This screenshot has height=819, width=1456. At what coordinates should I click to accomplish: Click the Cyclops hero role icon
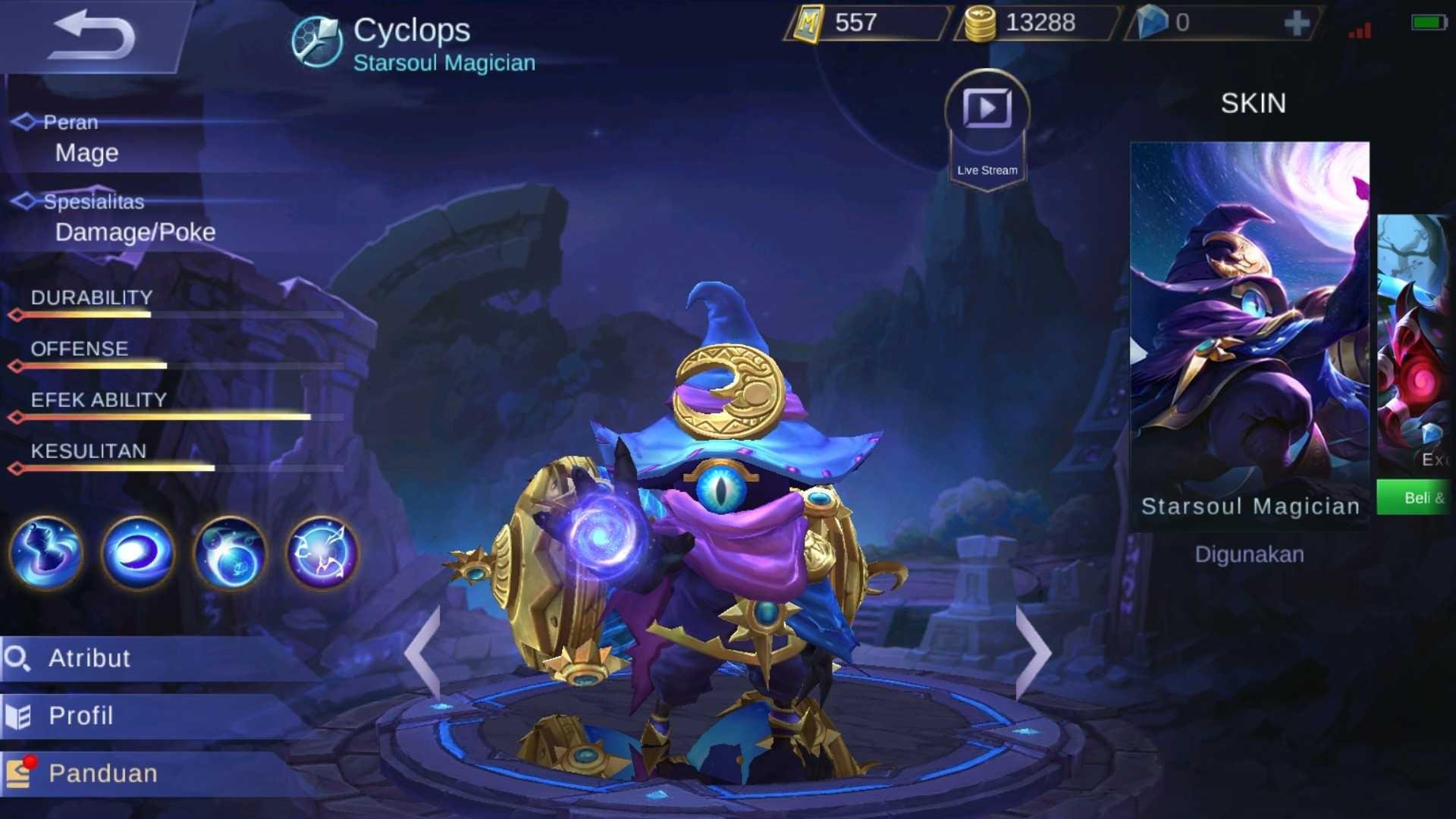(316, 42)
